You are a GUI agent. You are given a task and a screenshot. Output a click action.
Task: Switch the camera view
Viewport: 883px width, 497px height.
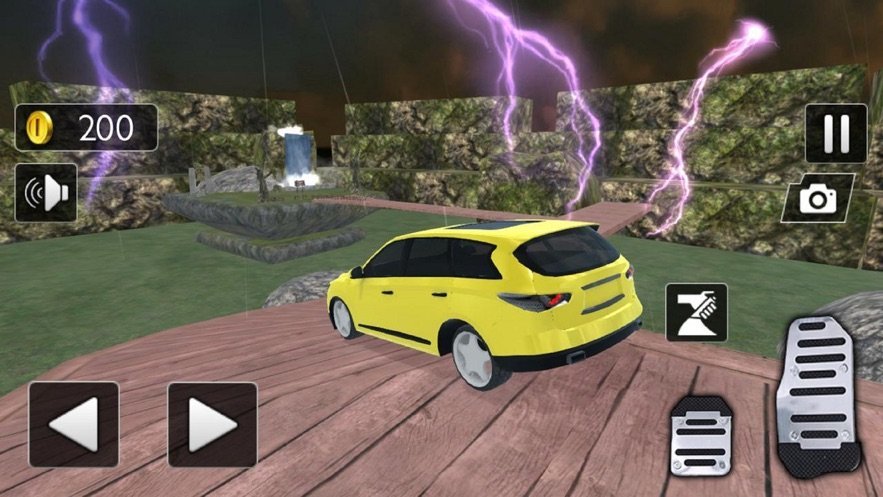point(818,198)
